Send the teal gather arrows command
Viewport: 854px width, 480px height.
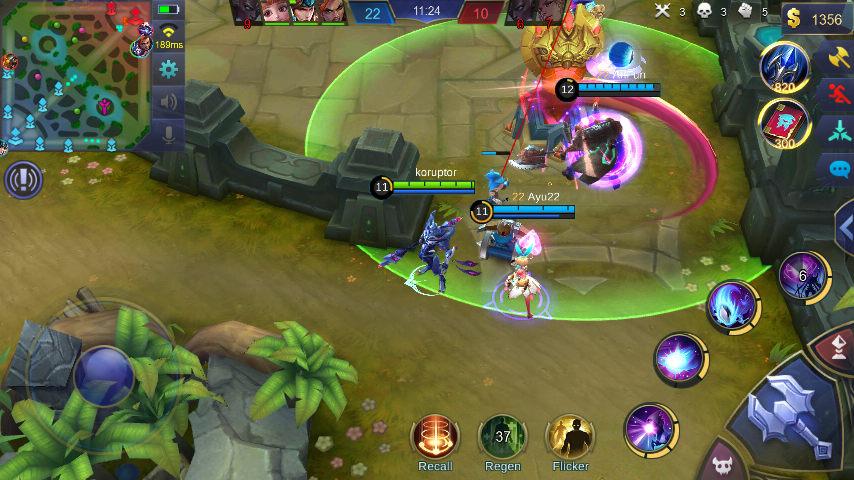pyautogui.click(x=836, y=131)
